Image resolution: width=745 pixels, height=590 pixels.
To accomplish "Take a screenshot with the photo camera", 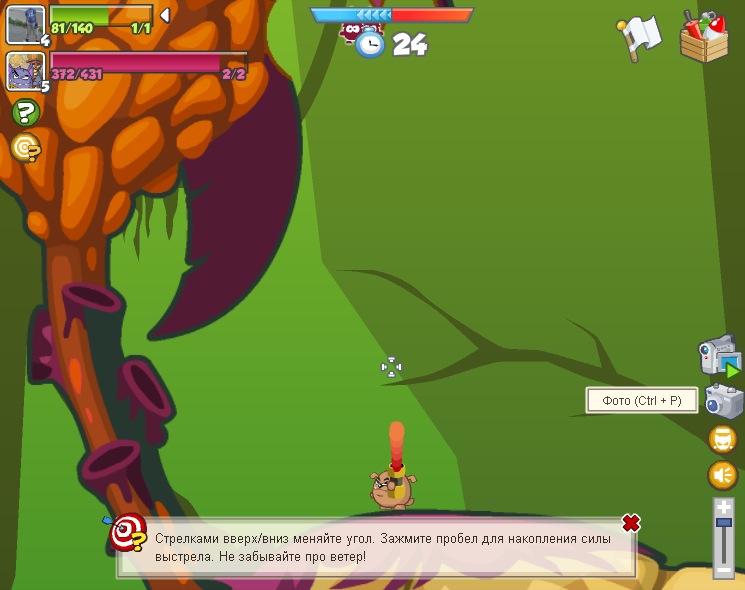I will tap(723, 402).
